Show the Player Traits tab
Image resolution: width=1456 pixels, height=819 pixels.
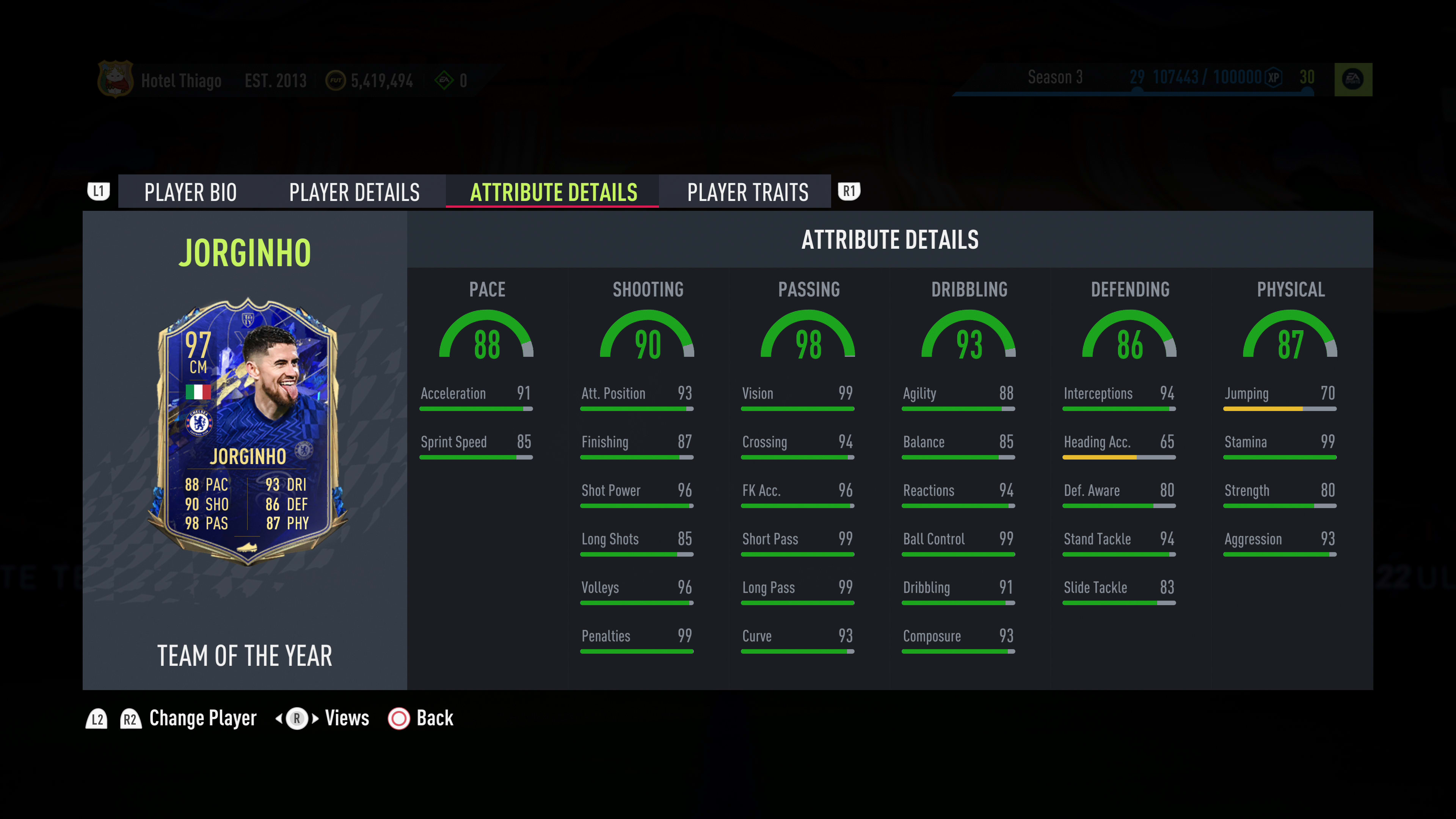pyautogui.click(x=747, y=192)
